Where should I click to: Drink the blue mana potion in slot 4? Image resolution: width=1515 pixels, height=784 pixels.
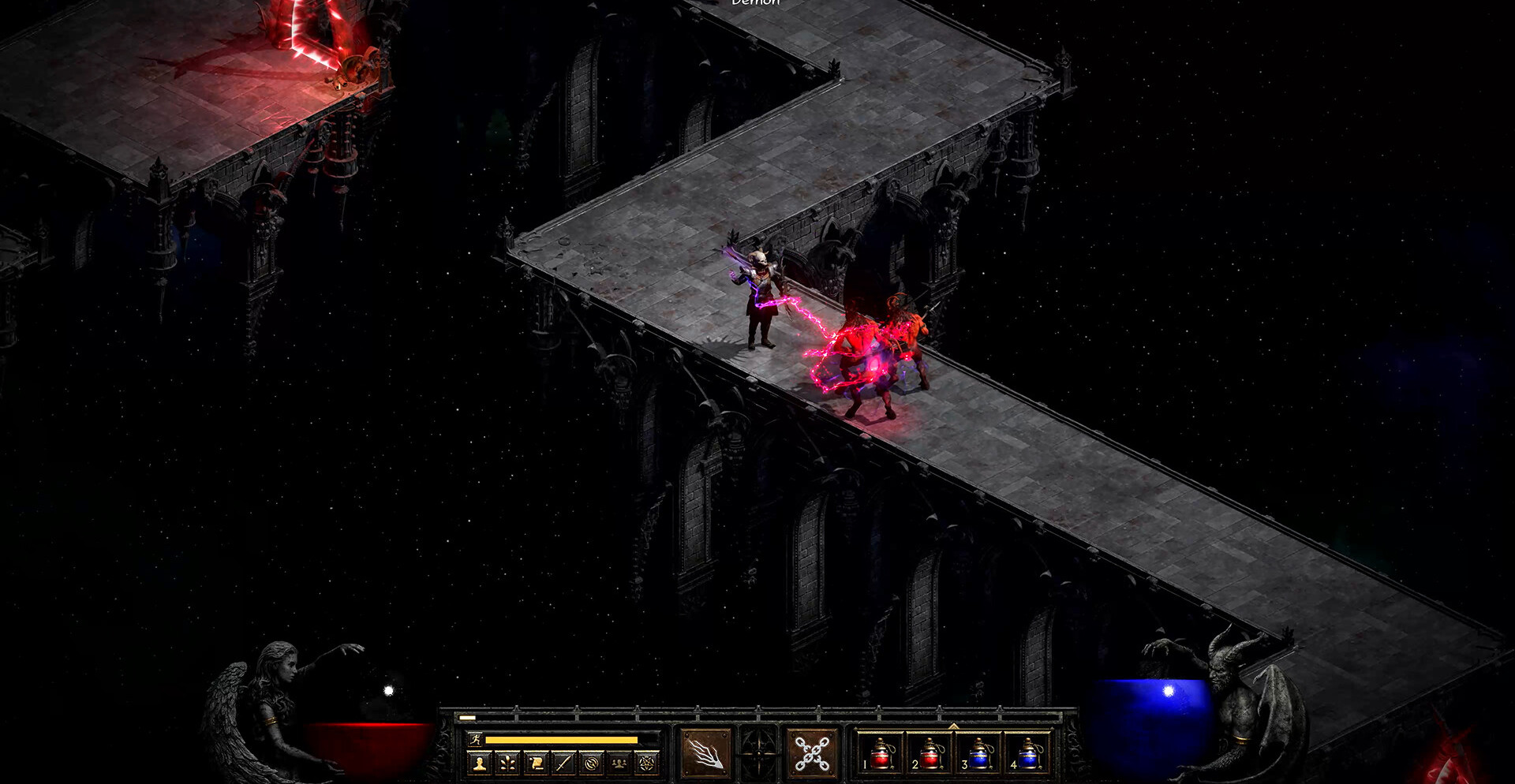click(x=1027, y=753)
